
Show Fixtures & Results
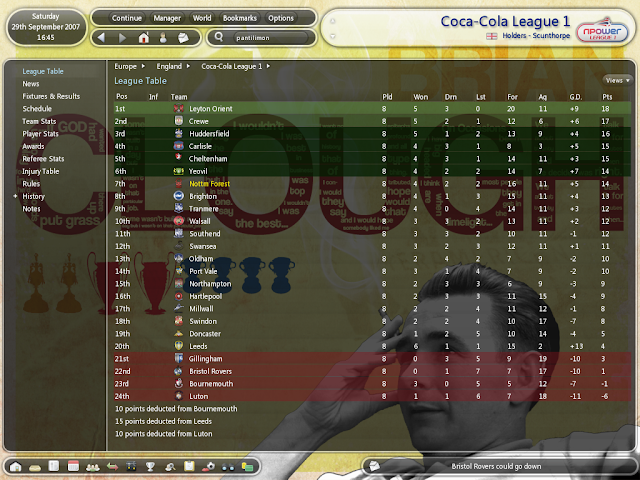pos(51,96)
